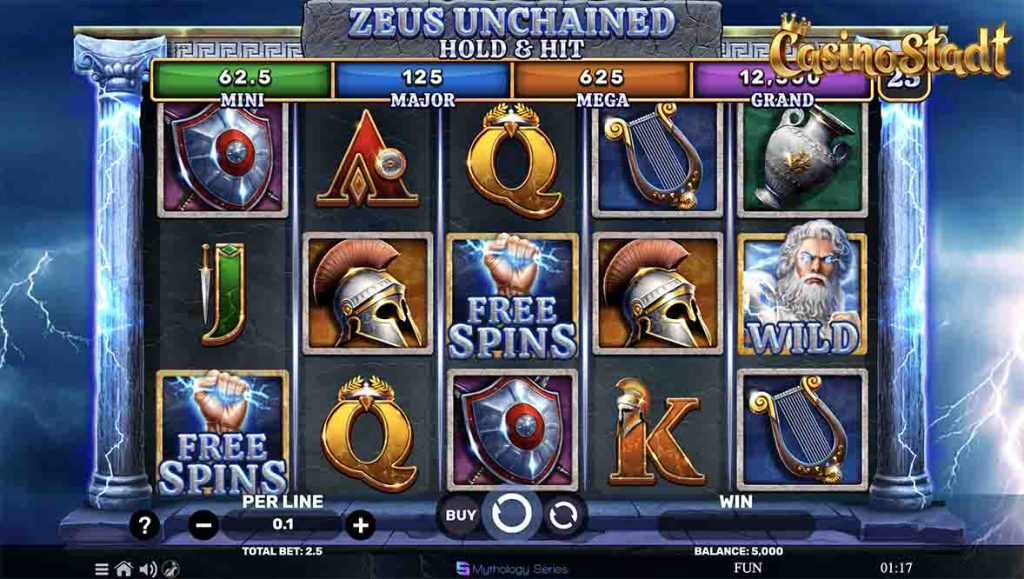Open the hamburger menu
Viewport: 1024px width, 579px height.
(101, 569)
